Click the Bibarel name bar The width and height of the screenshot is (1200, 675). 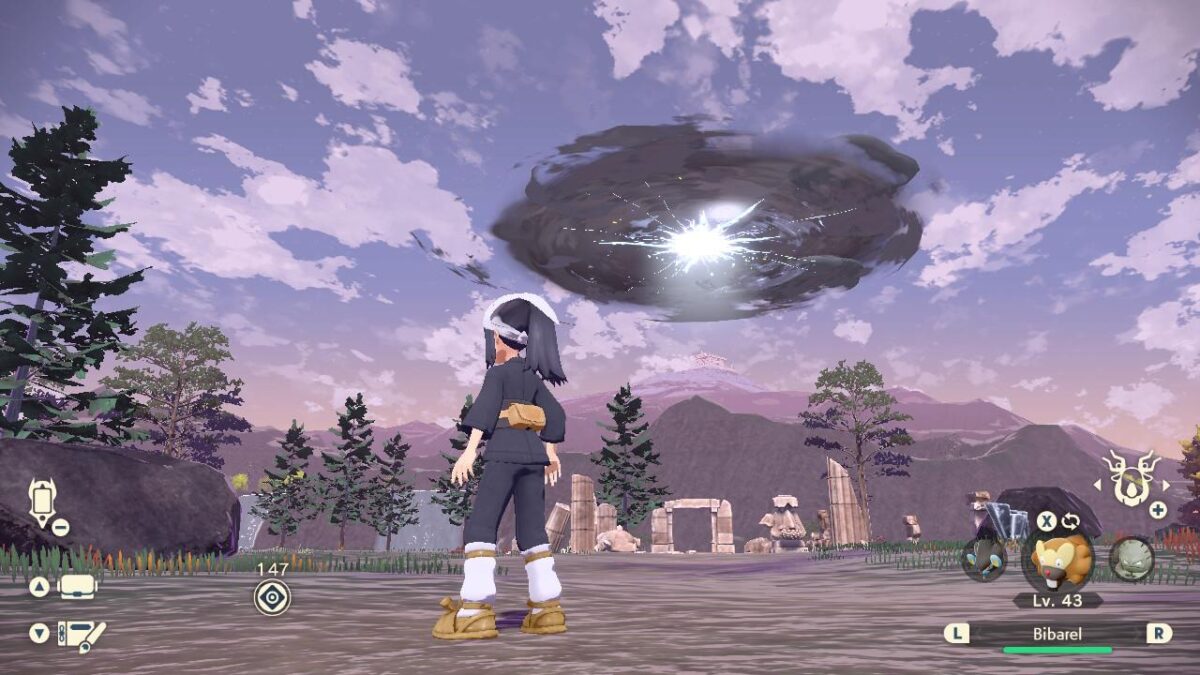coord(1058,633)
